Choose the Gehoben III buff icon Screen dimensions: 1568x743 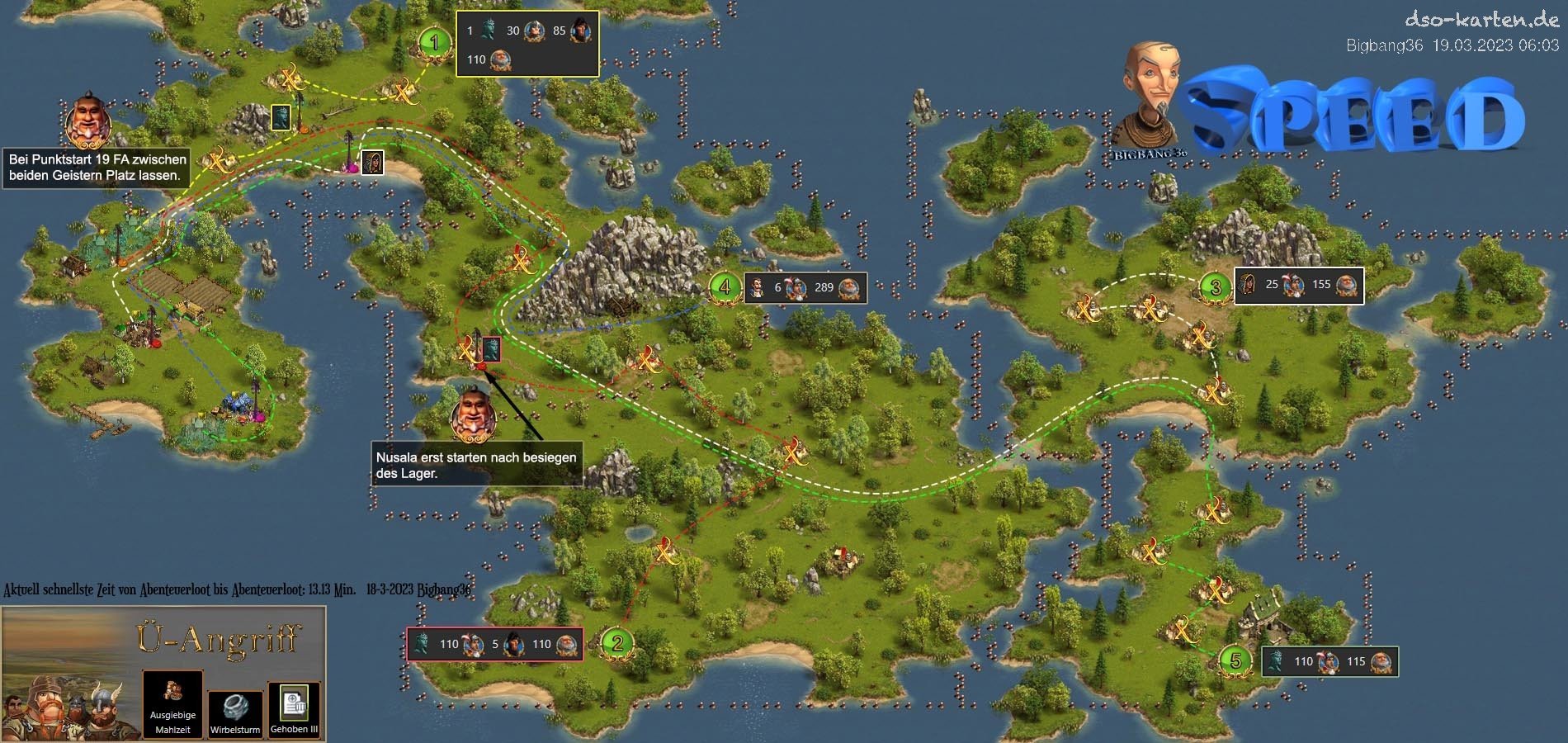(294, 708)
